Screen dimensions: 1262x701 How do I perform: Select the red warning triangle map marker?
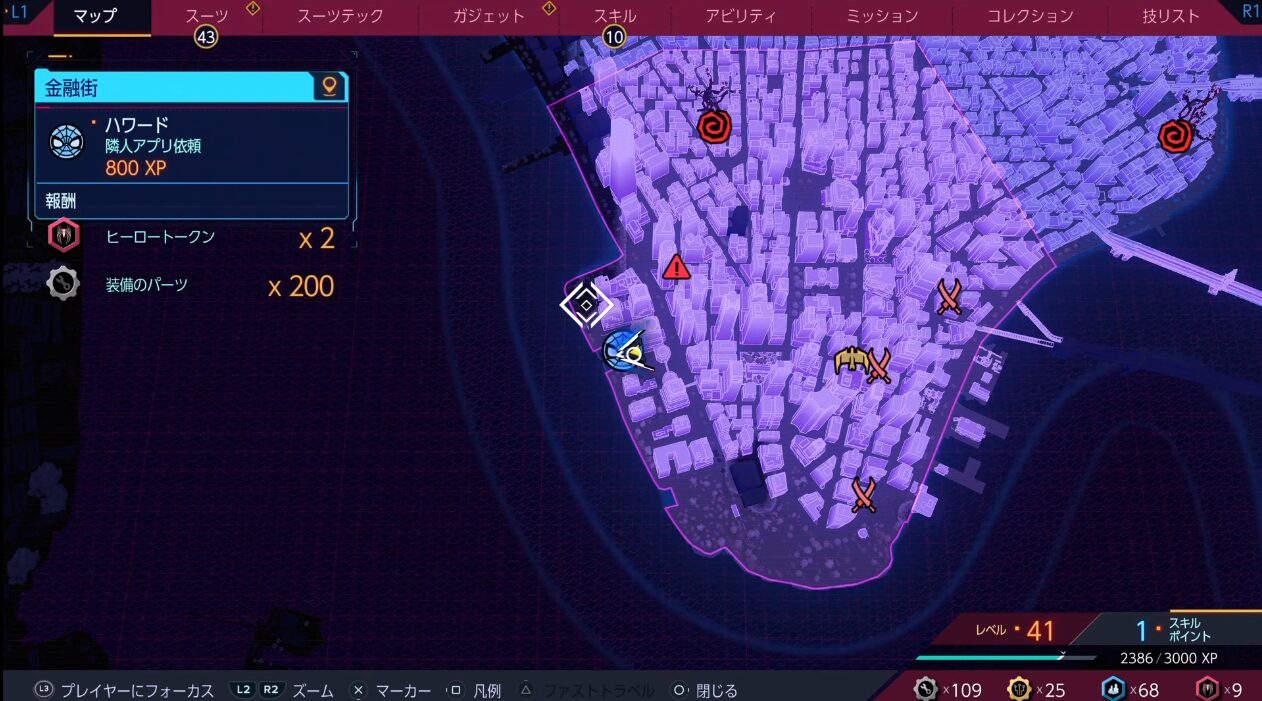click(x=677, y=267)
